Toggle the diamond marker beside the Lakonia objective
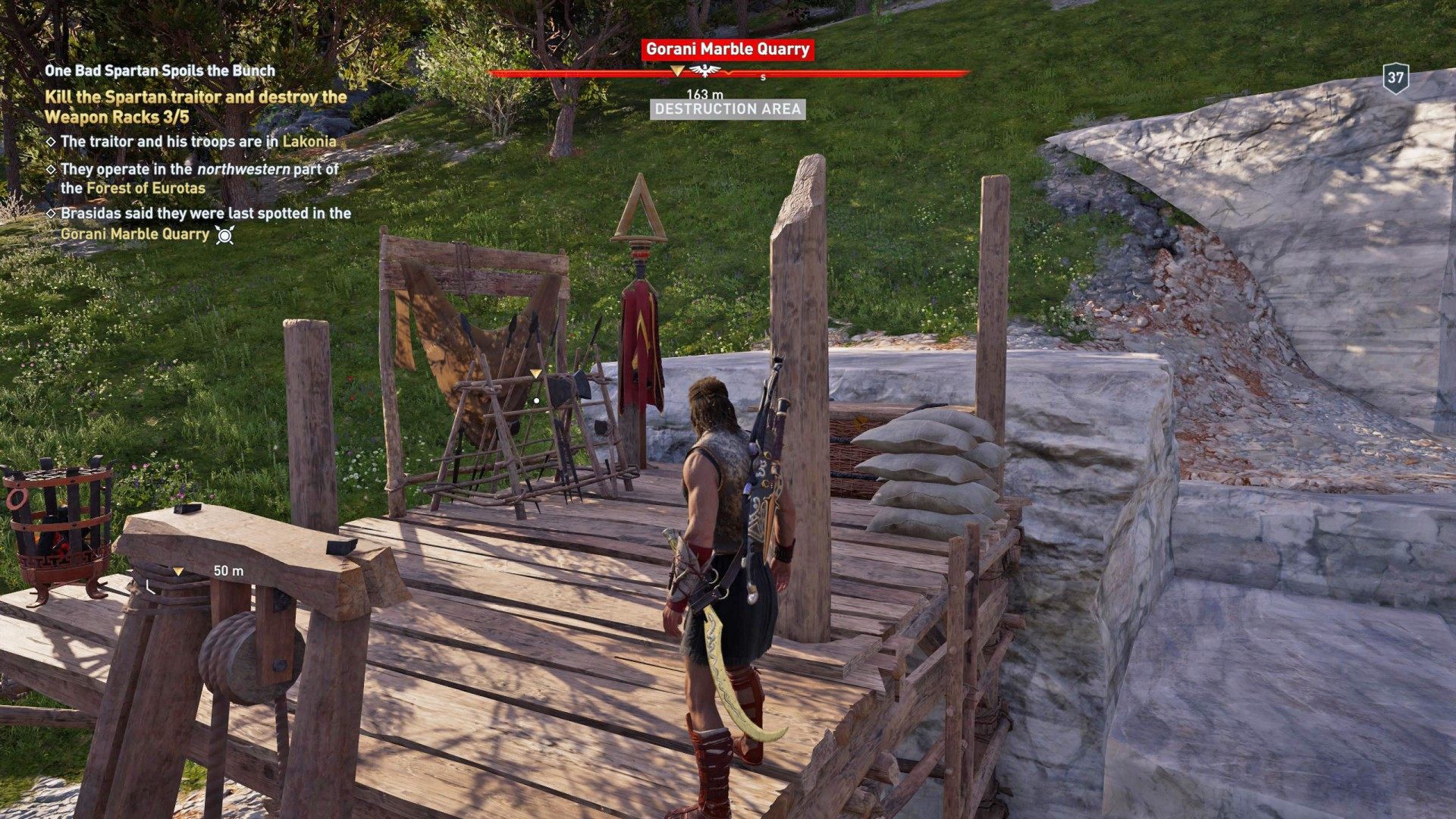The image size is (1456, 819). 52,140
